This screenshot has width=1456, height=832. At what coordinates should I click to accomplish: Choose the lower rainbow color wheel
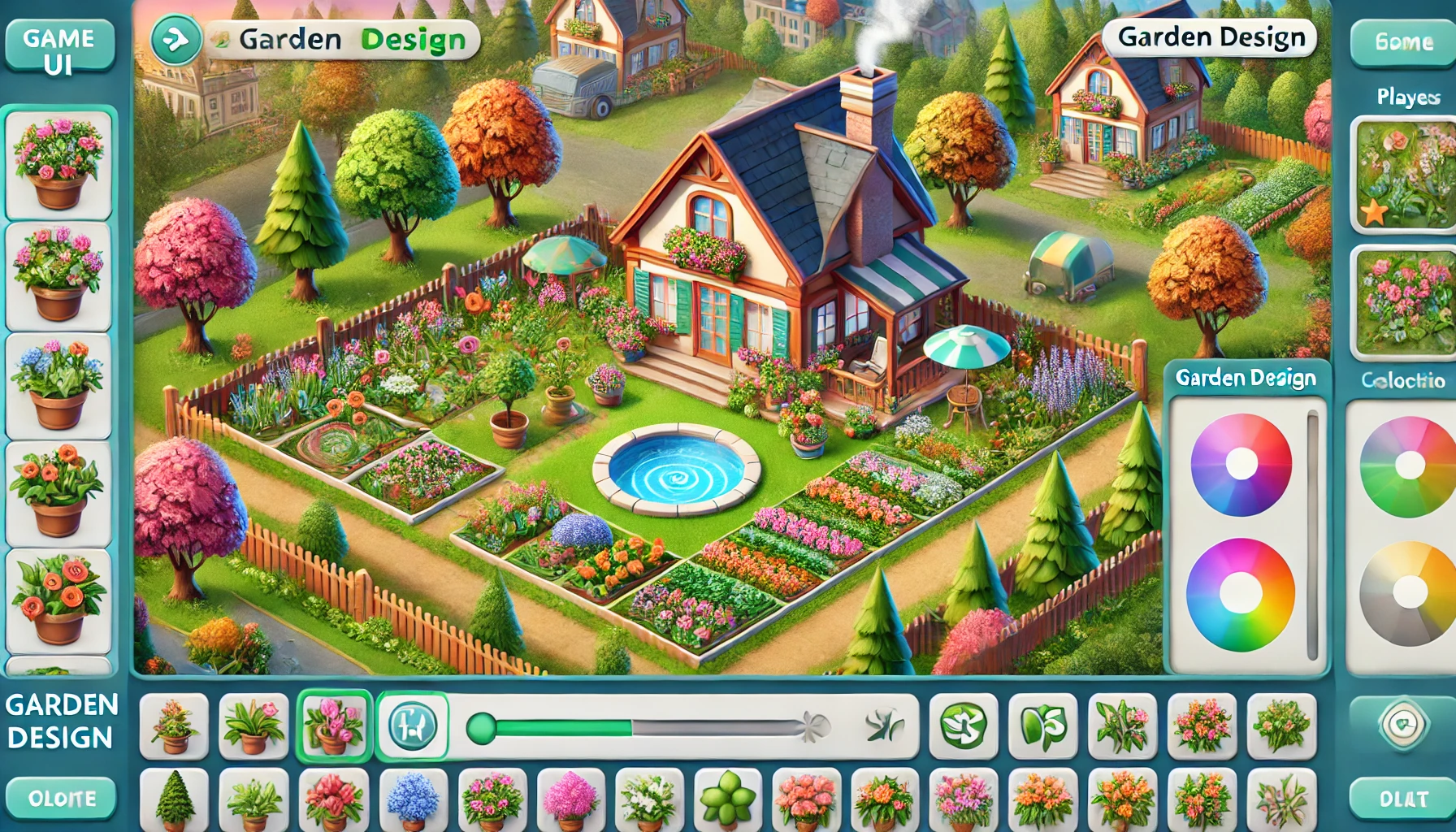tap(1241, 594)
